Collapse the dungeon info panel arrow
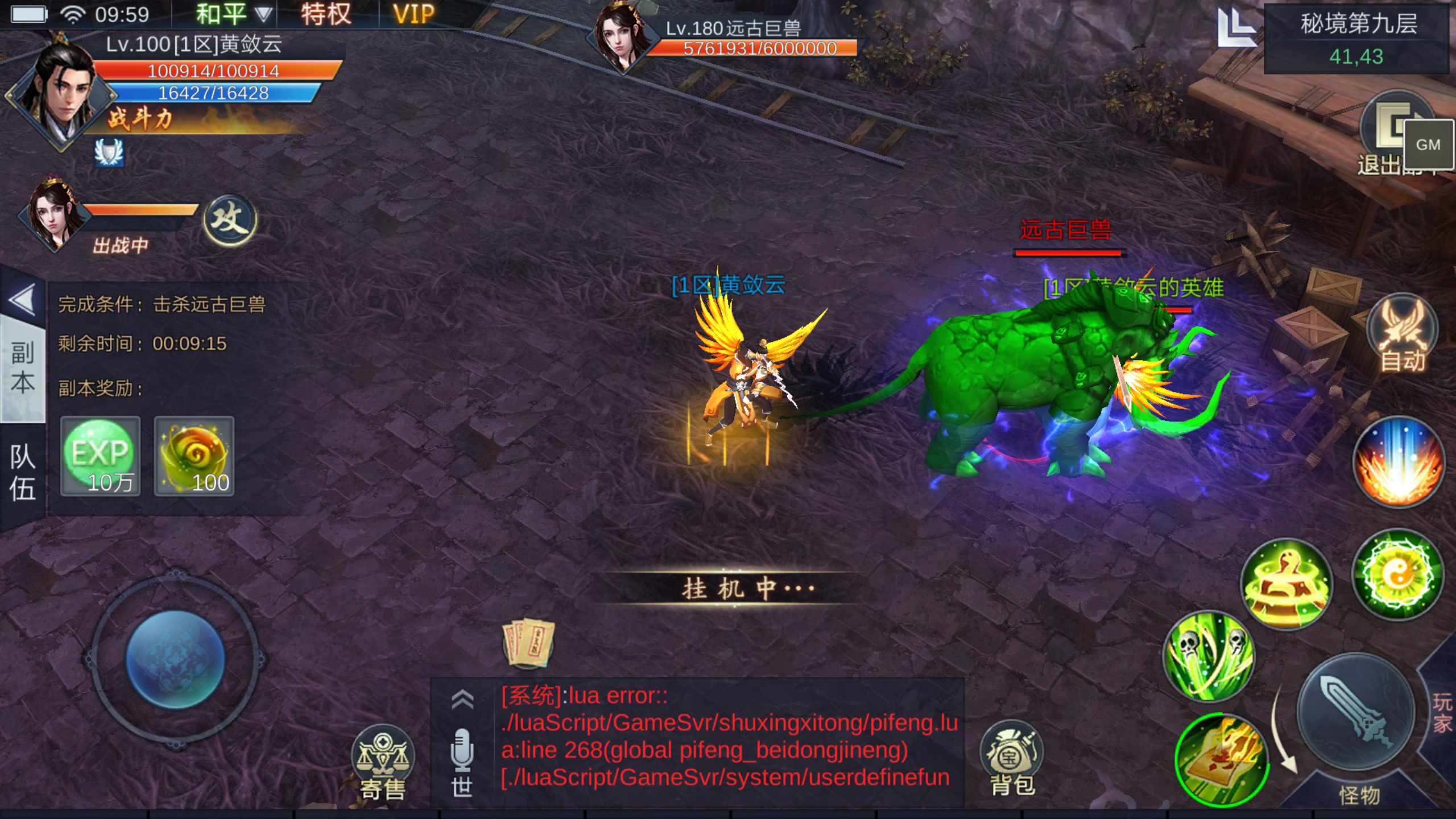 [23, 300]
